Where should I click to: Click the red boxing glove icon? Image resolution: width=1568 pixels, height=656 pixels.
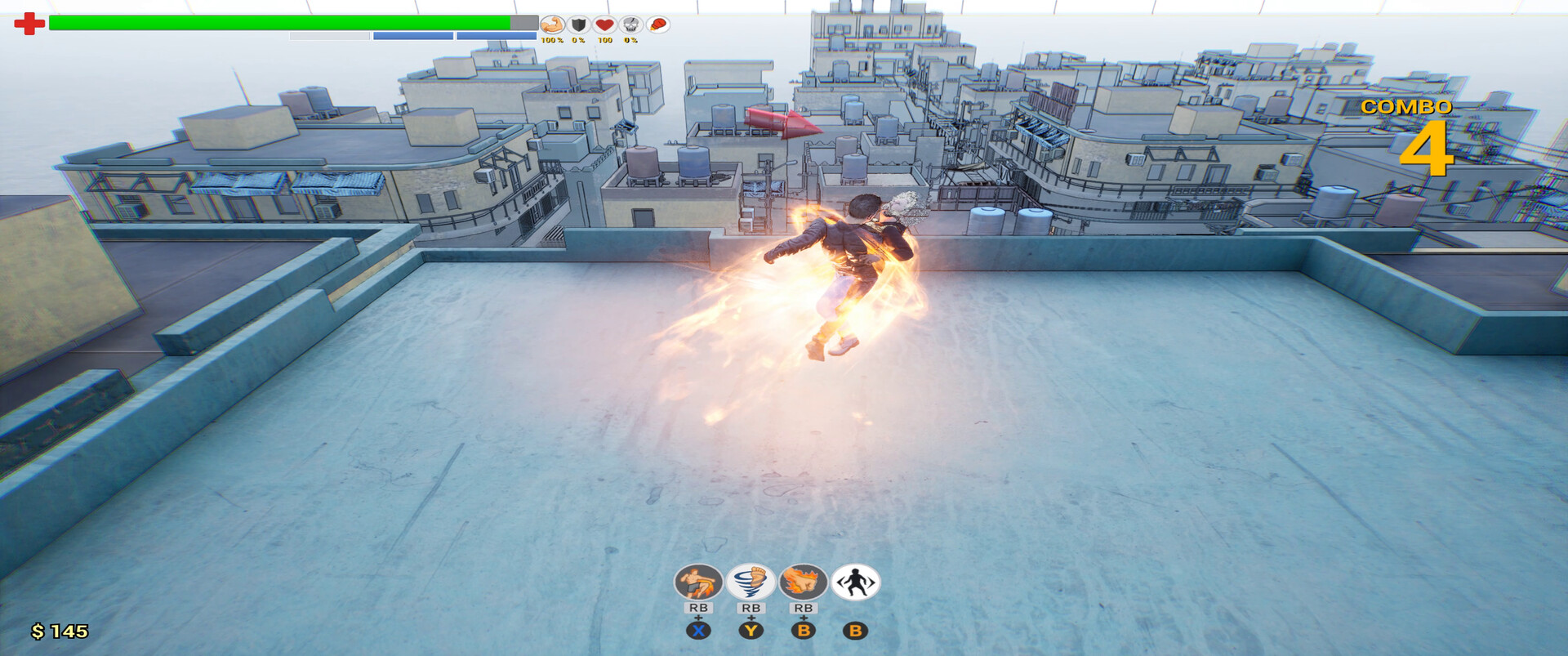pos(657,25)
